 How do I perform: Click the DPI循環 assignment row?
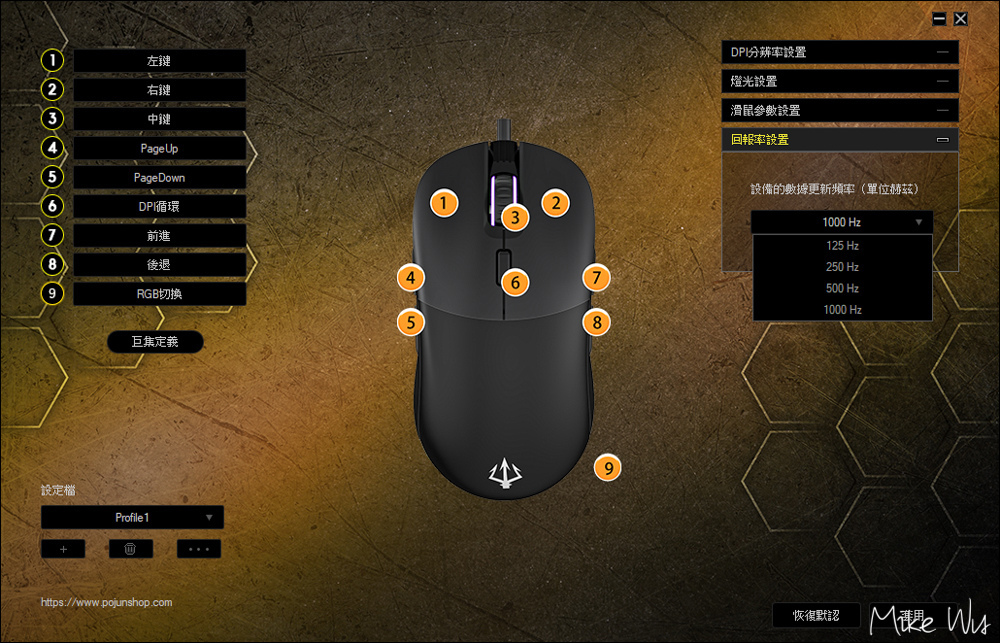point(159,206)
